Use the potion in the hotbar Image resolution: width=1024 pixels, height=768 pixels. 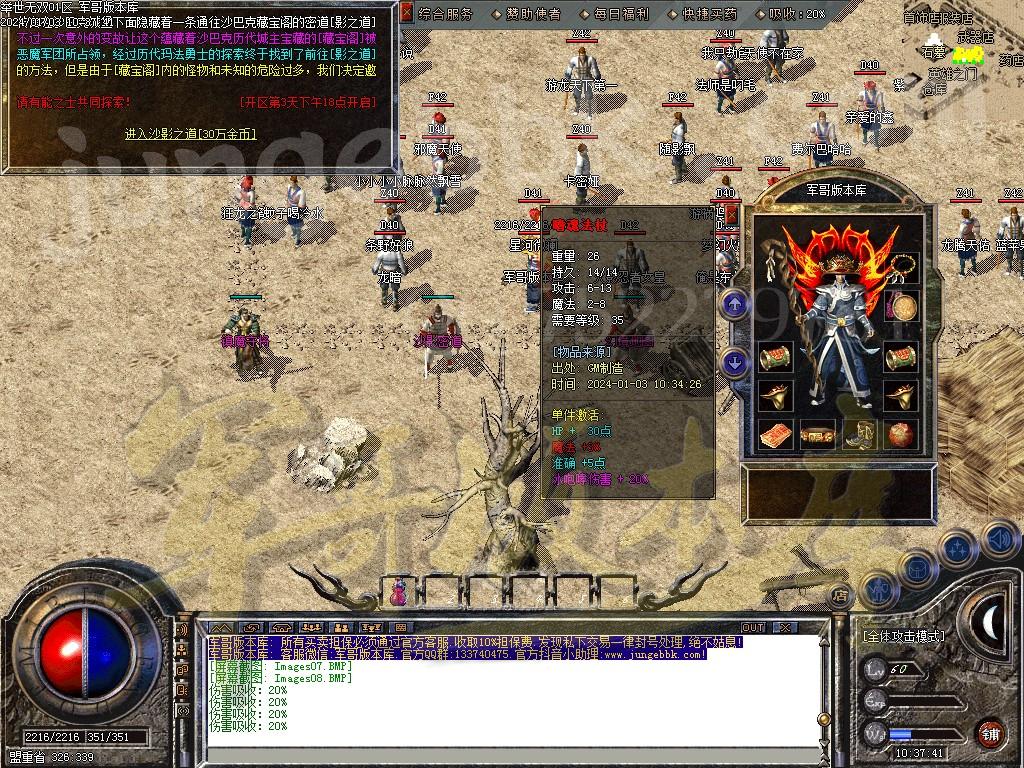(399, 592)
